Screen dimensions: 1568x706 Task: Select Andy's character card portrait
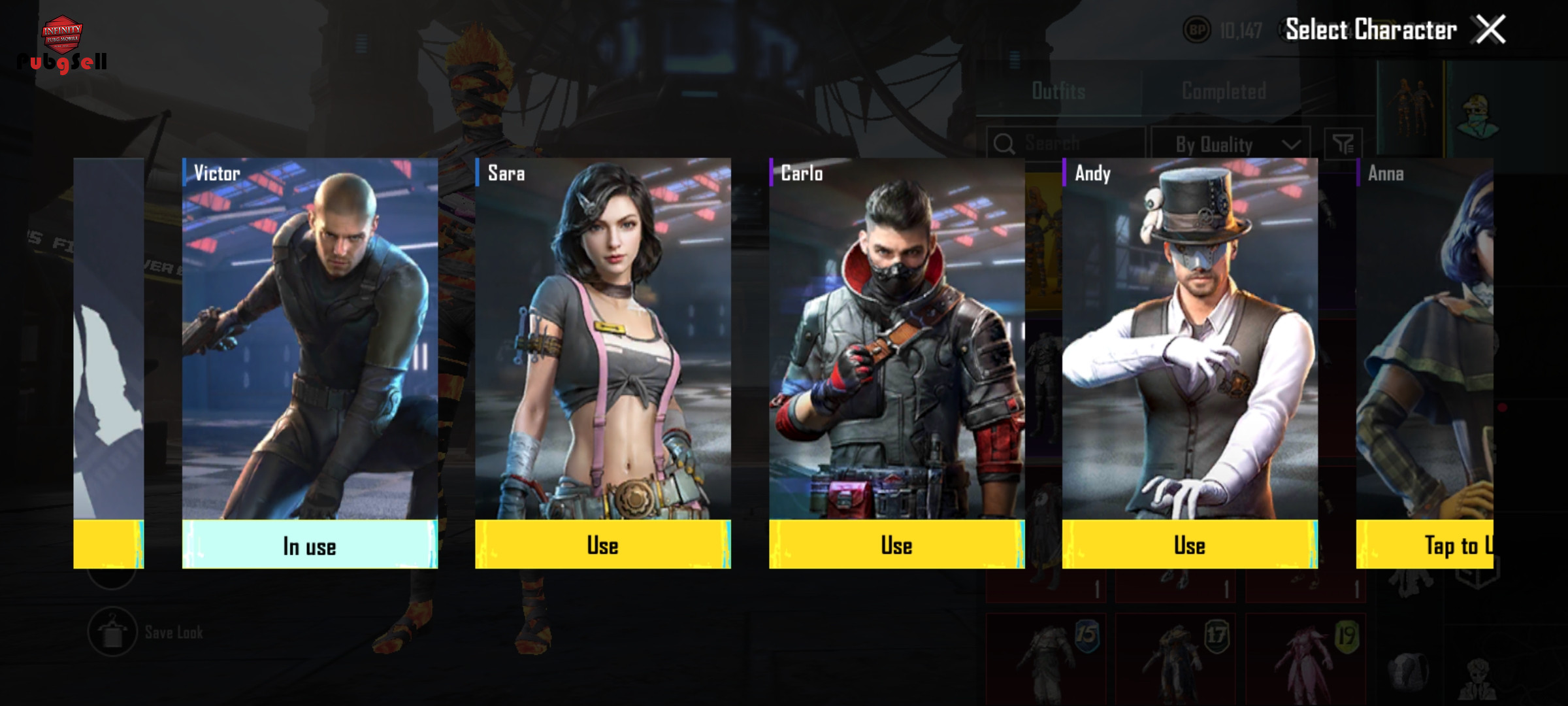point(1189,340)
